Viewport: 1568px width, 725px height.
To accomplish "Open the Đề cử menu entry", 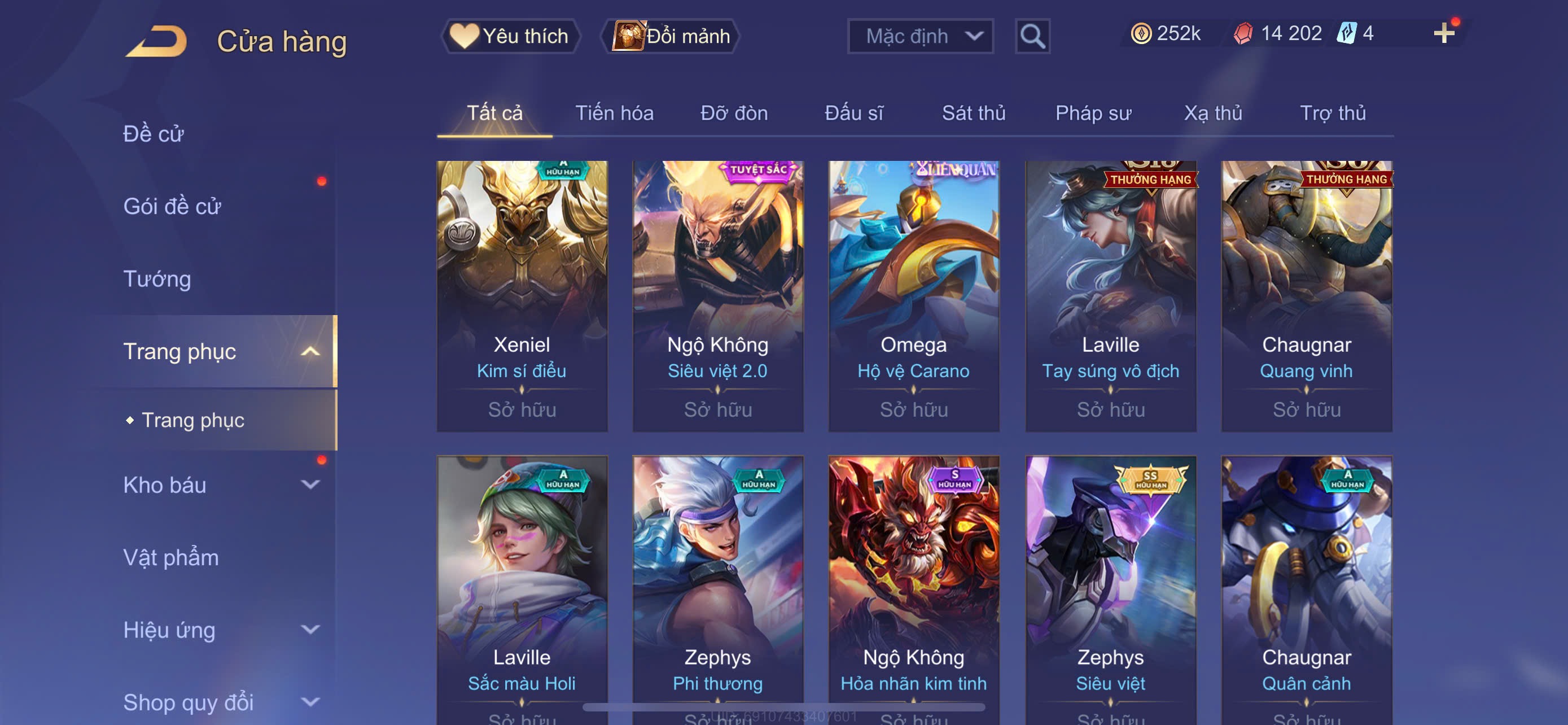I will pyautogui.click(x=154, y=134).
